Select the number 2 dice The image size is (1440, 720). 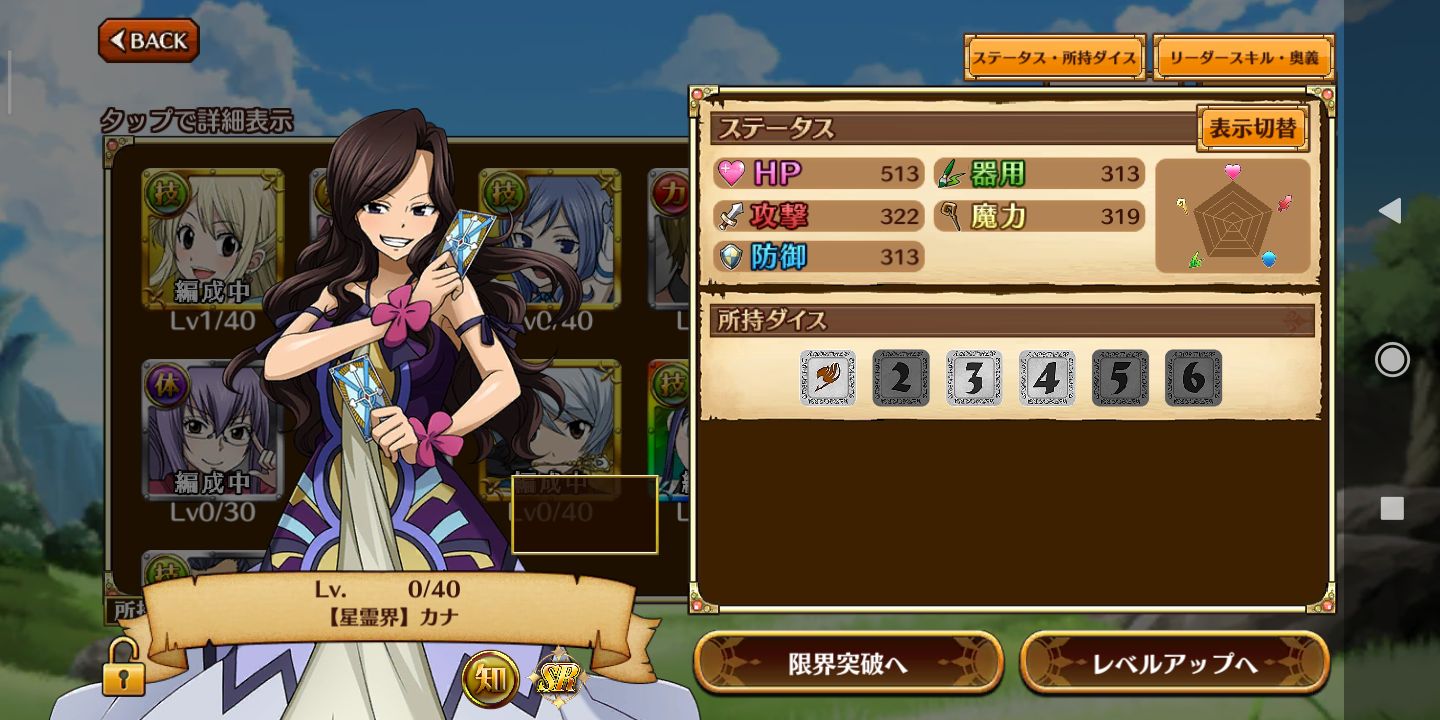point(901,378)
